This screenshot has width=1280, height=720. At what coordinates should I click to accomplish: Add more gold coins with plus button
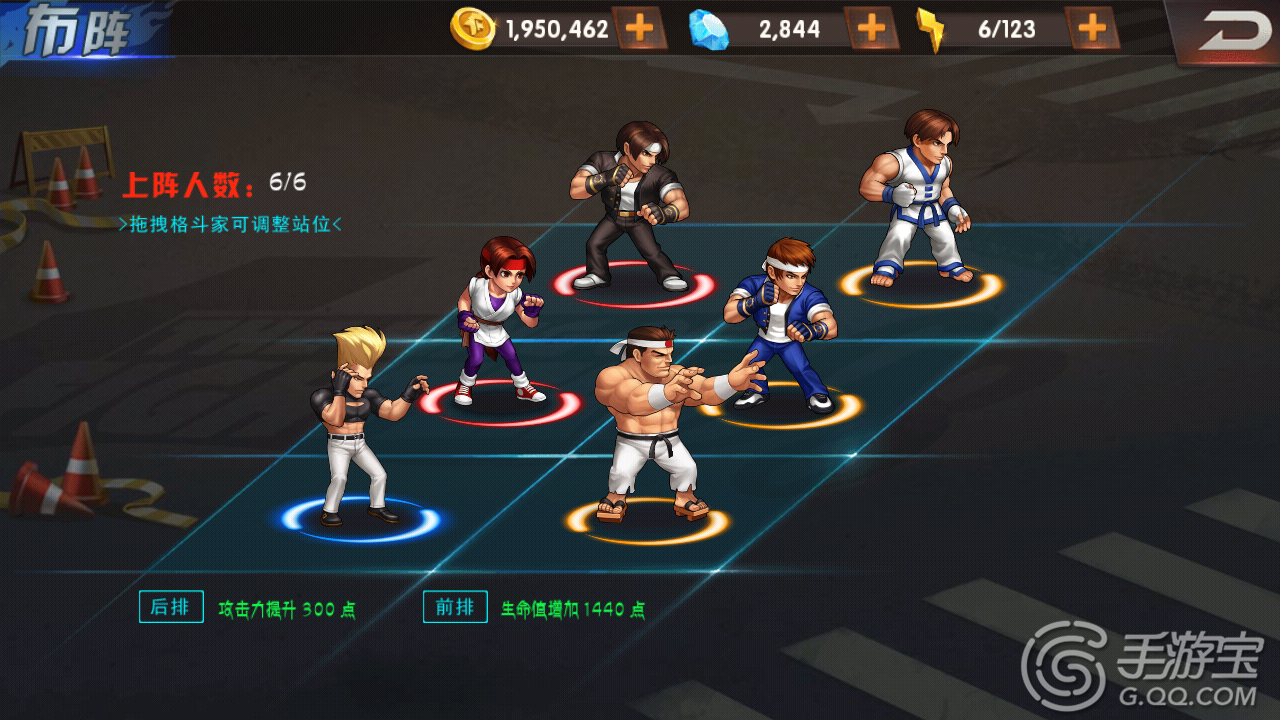639,29
